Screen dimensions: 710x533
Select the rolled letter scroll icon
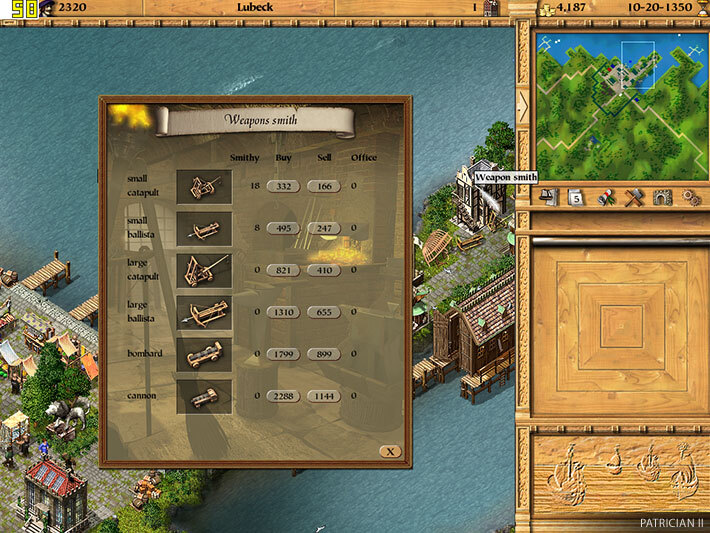coord(605,197)
